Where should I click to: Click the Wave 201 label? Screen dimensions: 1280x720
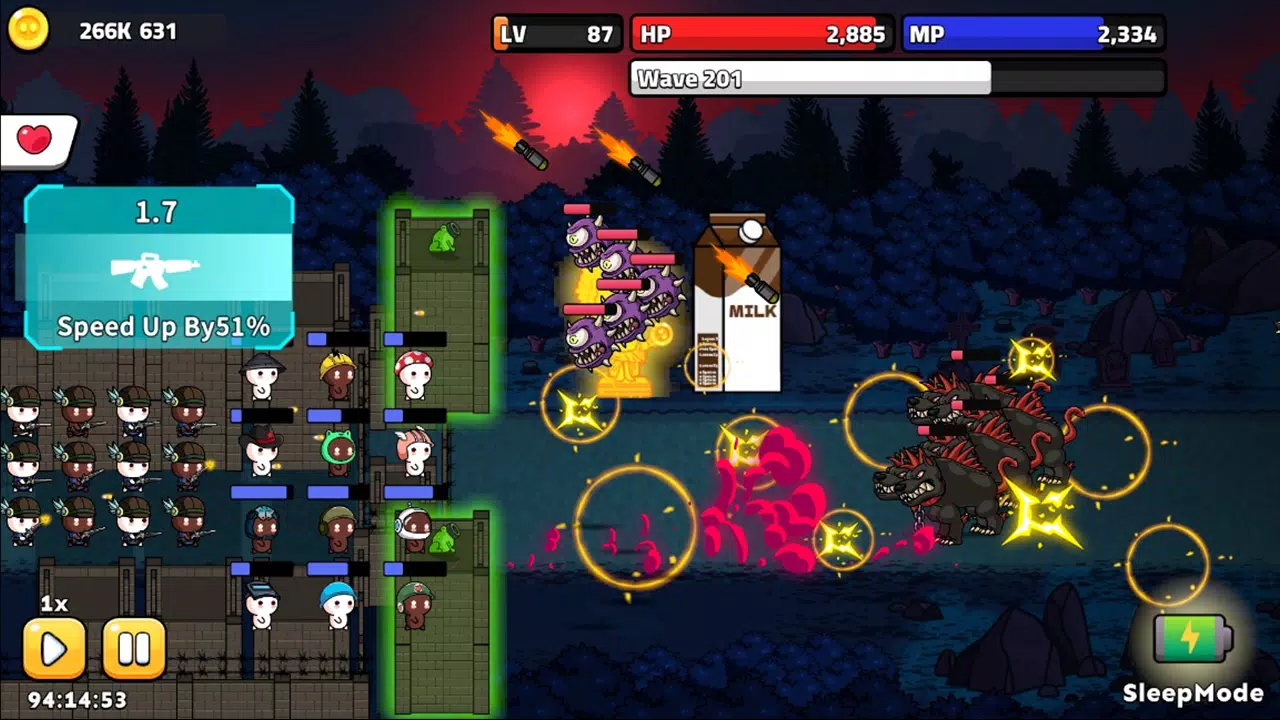click(x=690, y=78)
